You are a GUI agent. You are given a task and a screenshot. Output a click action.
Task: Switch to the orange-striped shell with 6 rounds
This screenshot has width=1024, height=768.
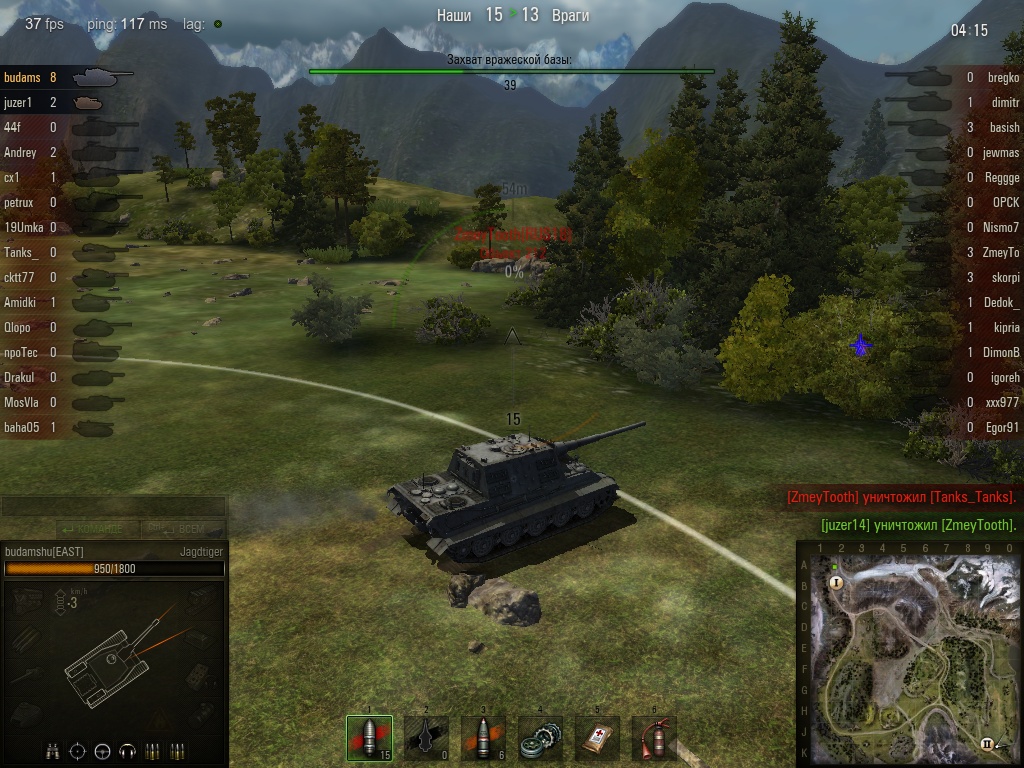(x=483, y=739)
